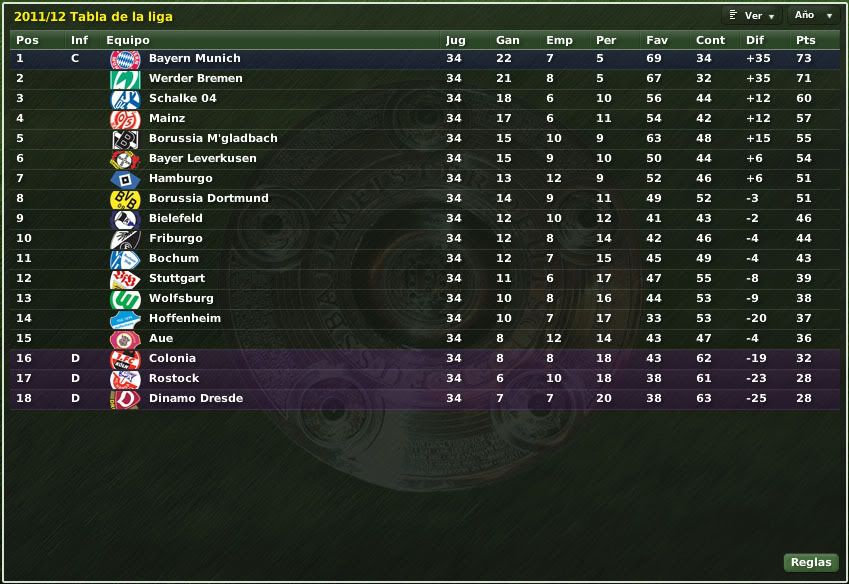This screenshot has width=849, height=584.
Task: Open Borussia Dortmund club page
Action: pyautogui.click(x=208, y=199)
